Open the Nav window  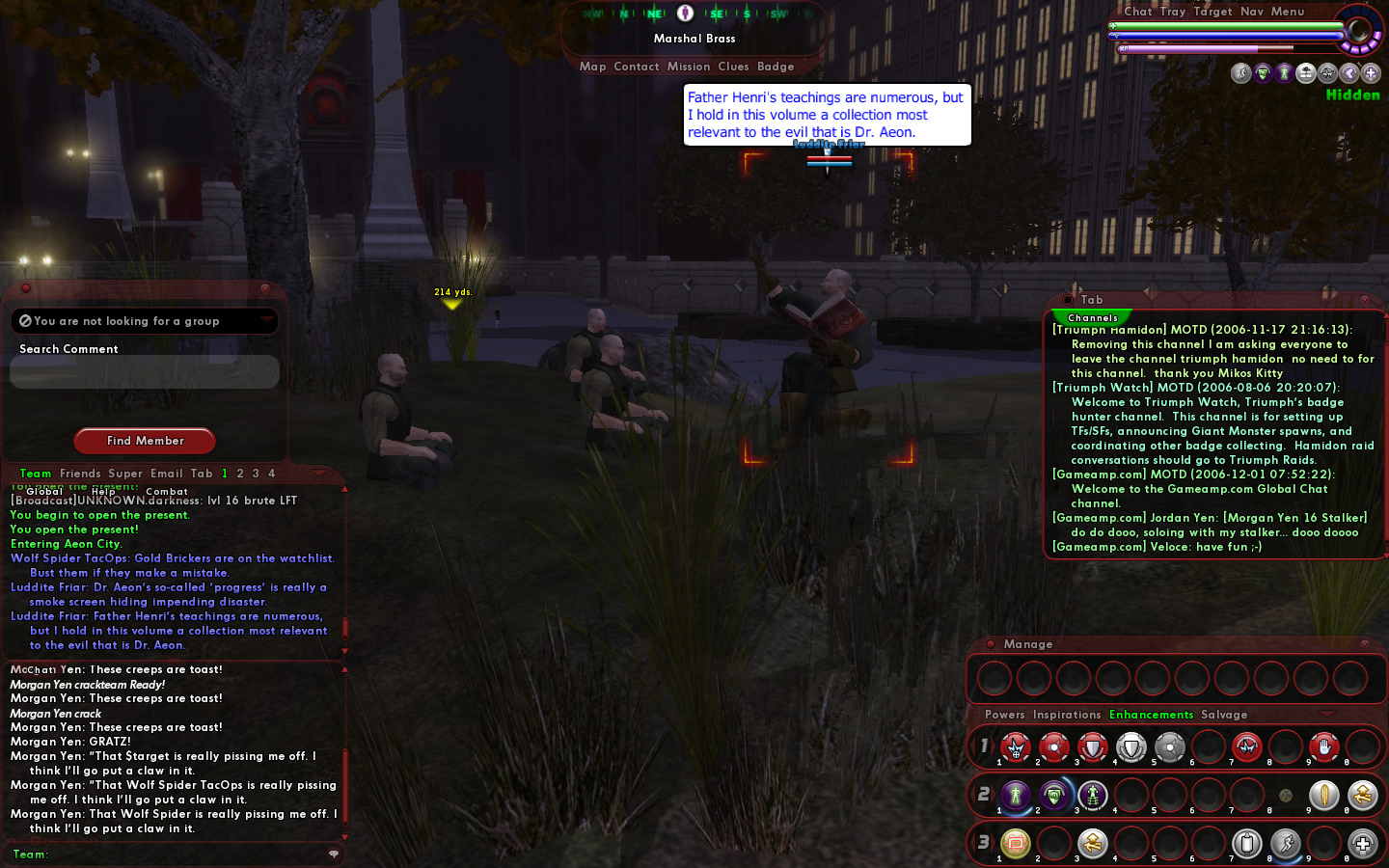(x=1252, y=12)
